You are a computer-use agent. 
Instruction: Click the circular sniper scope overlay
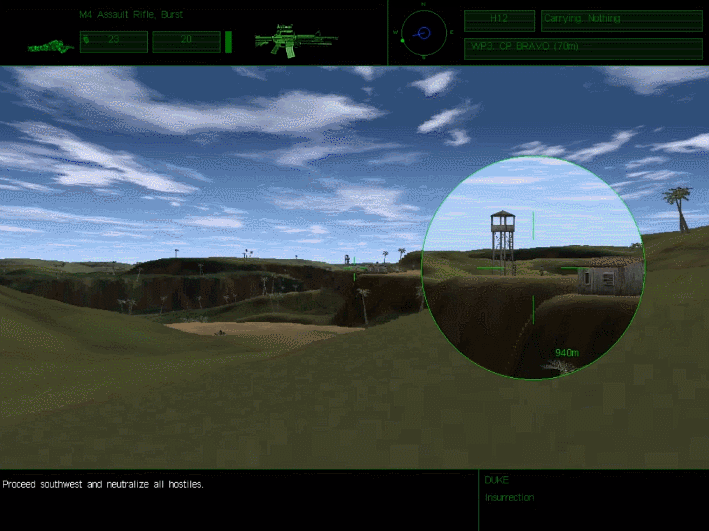tap(532, 267)
